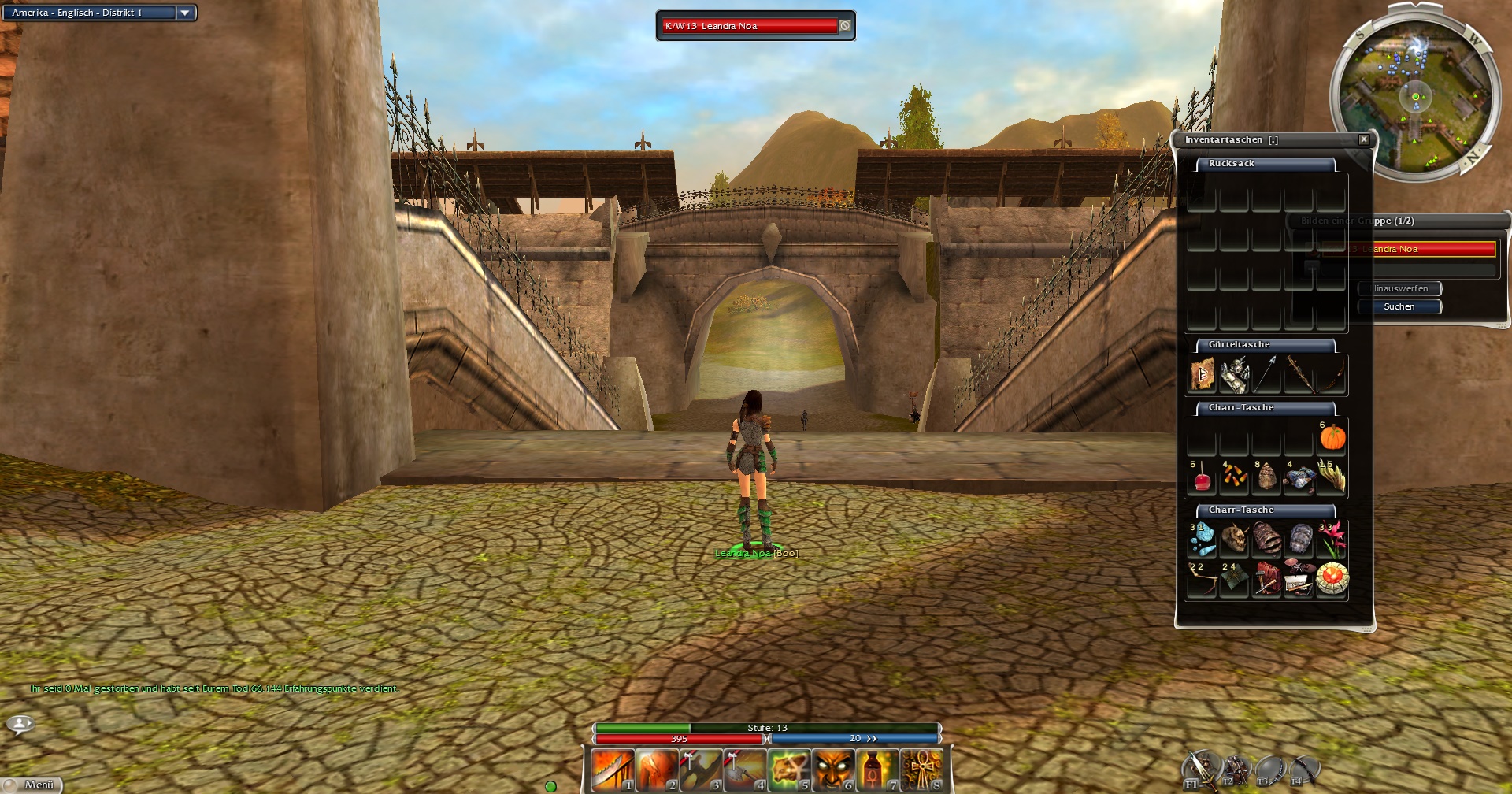
Task: Select the candy apple stack
Action: (x=1202, y=477)
